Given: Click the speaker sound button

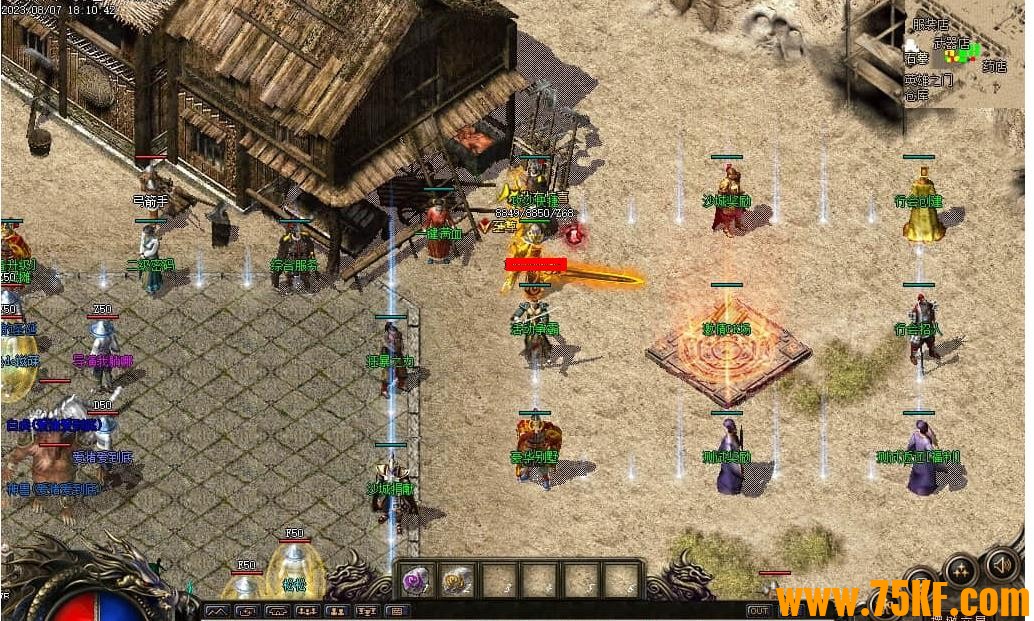Looking at the screenshot, I should click(x=1003, y=565).
